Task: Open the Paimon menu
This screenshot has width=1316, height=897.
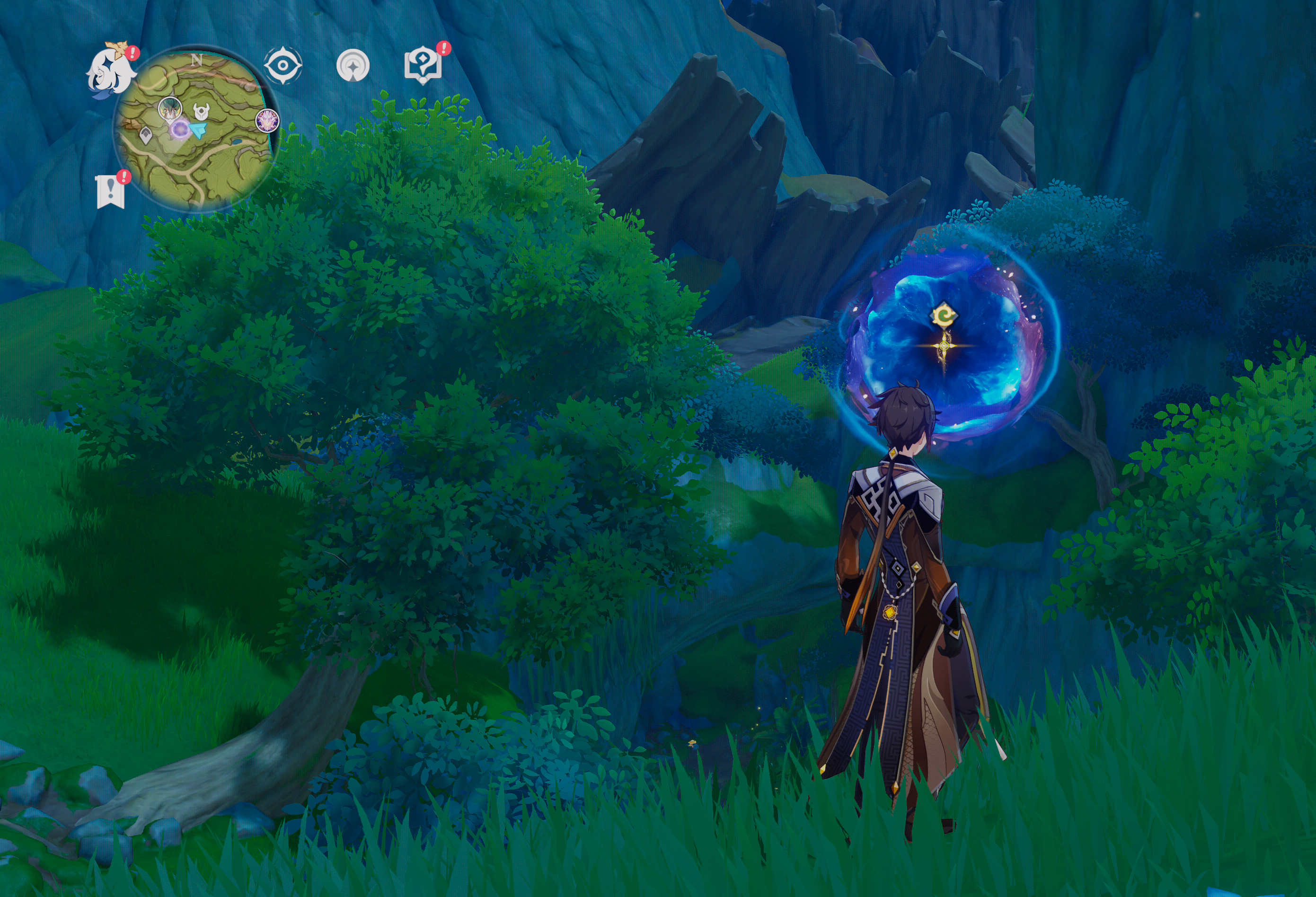Action: coord(112,70)
